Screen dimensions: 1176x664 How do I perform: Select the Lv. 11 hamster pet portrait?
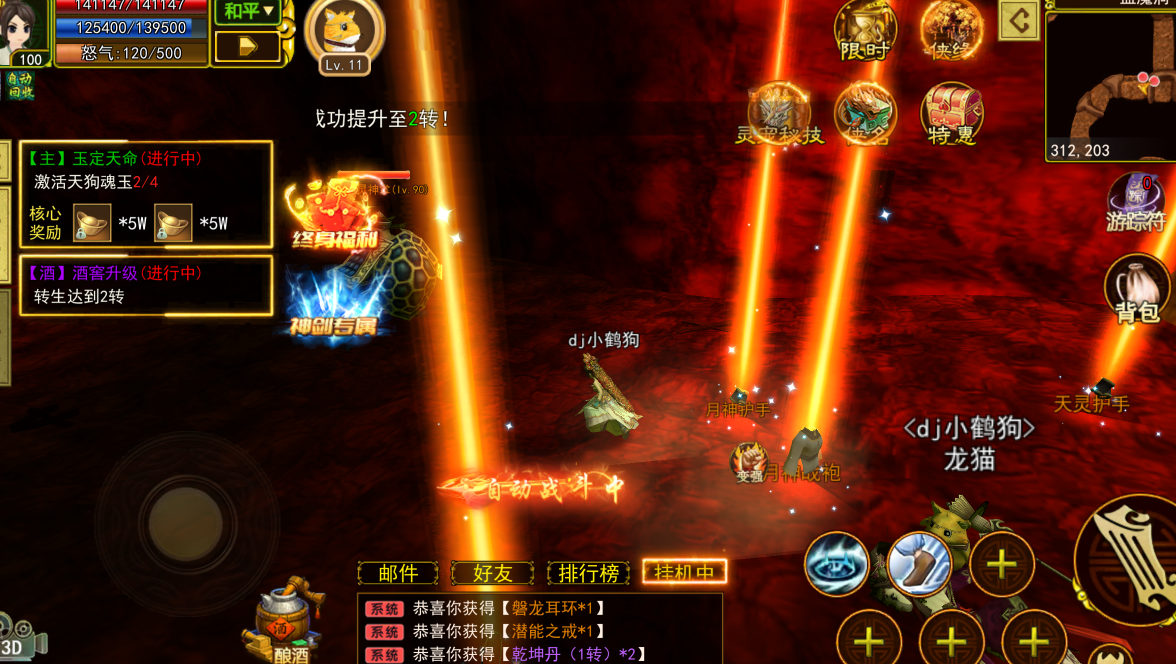tap(345, 35)
